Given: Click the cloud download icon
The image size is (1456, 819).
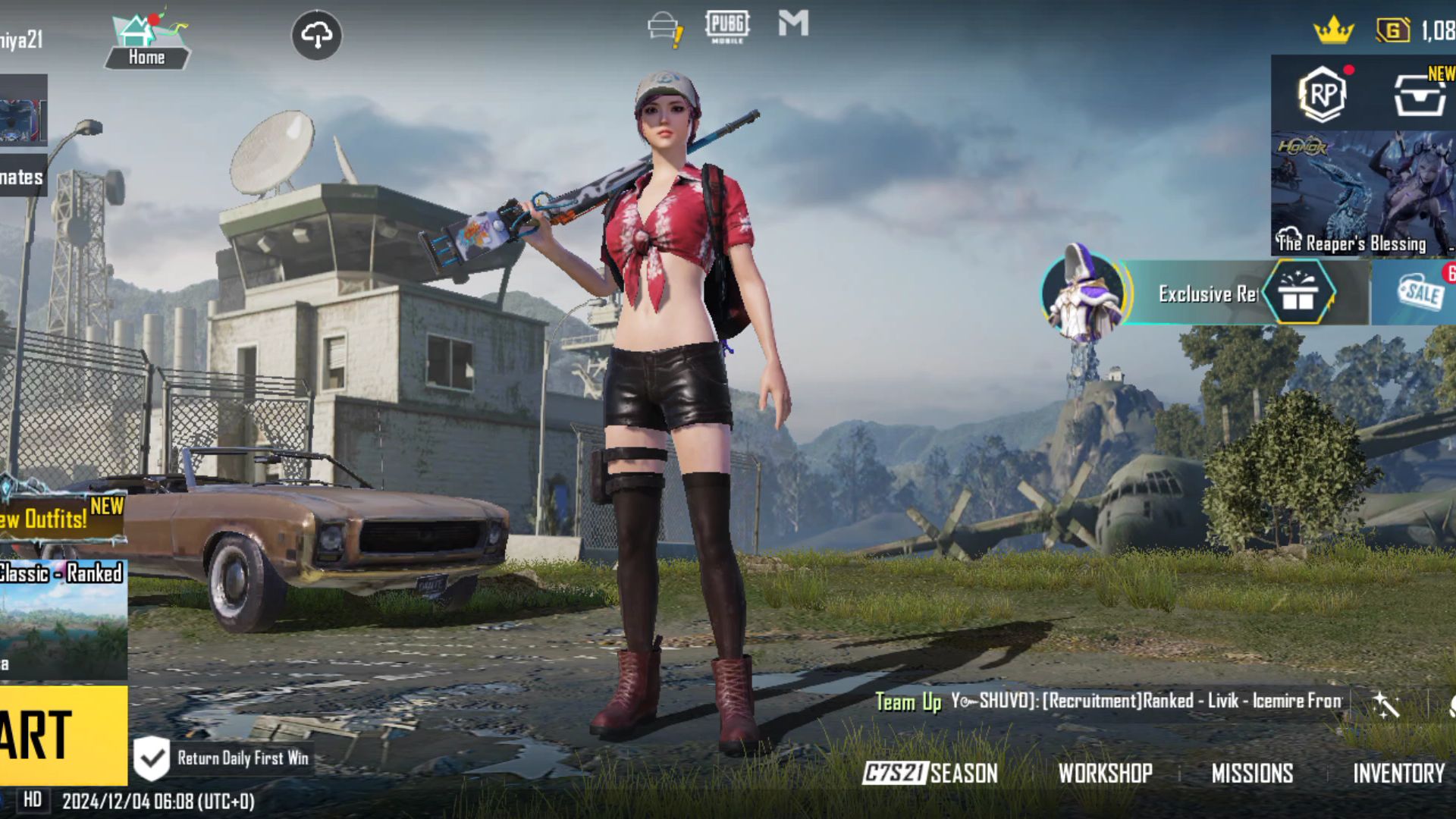Looking at the screenshot, I should pyautogui.click(x=316, y=35).
